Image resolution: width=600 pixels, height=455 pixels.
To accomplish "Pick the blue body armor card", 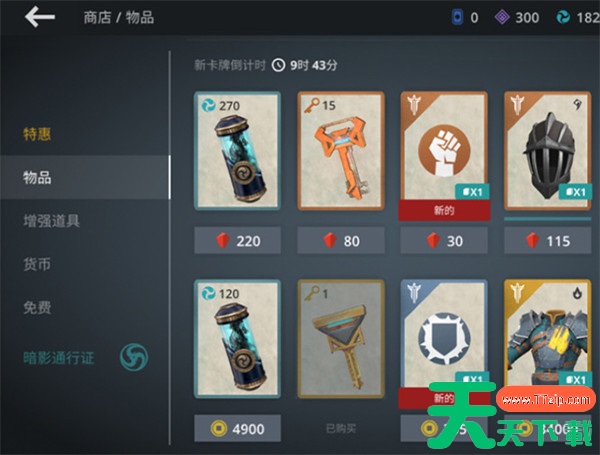I will [547, 342].
